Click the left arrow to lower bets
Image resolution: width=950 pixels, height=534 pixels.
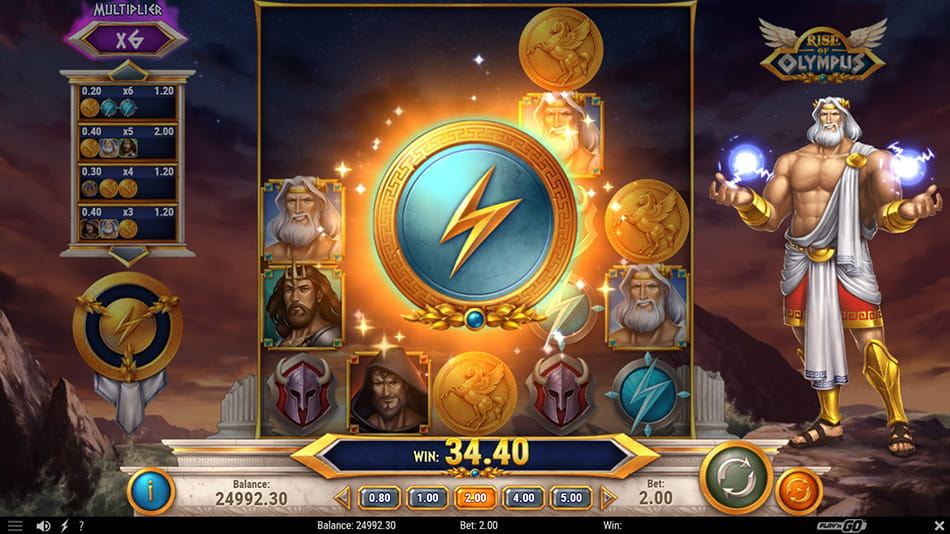[343, 497]
